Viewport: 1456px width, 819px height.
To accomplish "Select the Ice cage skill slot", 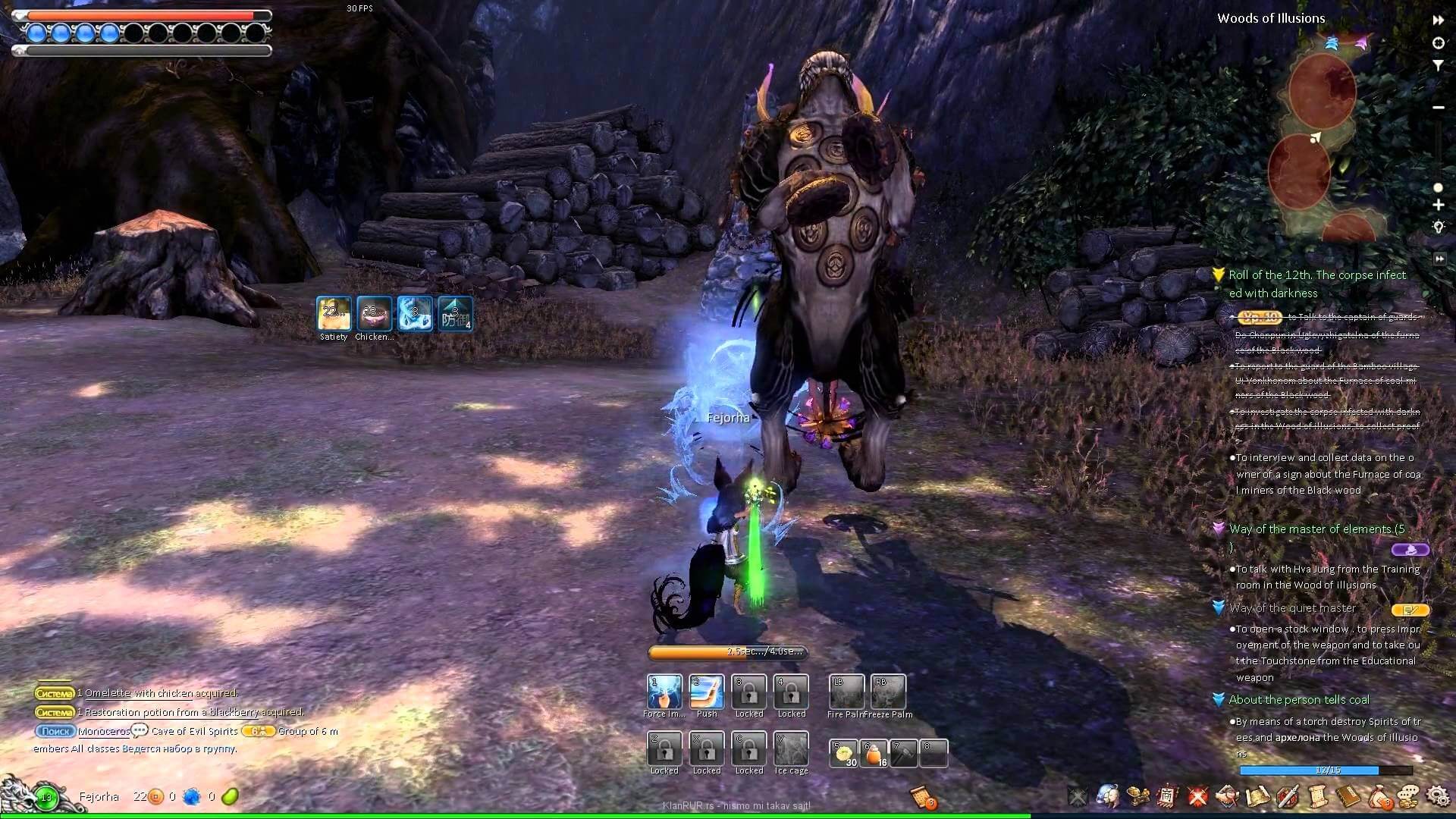I will 791,749.
